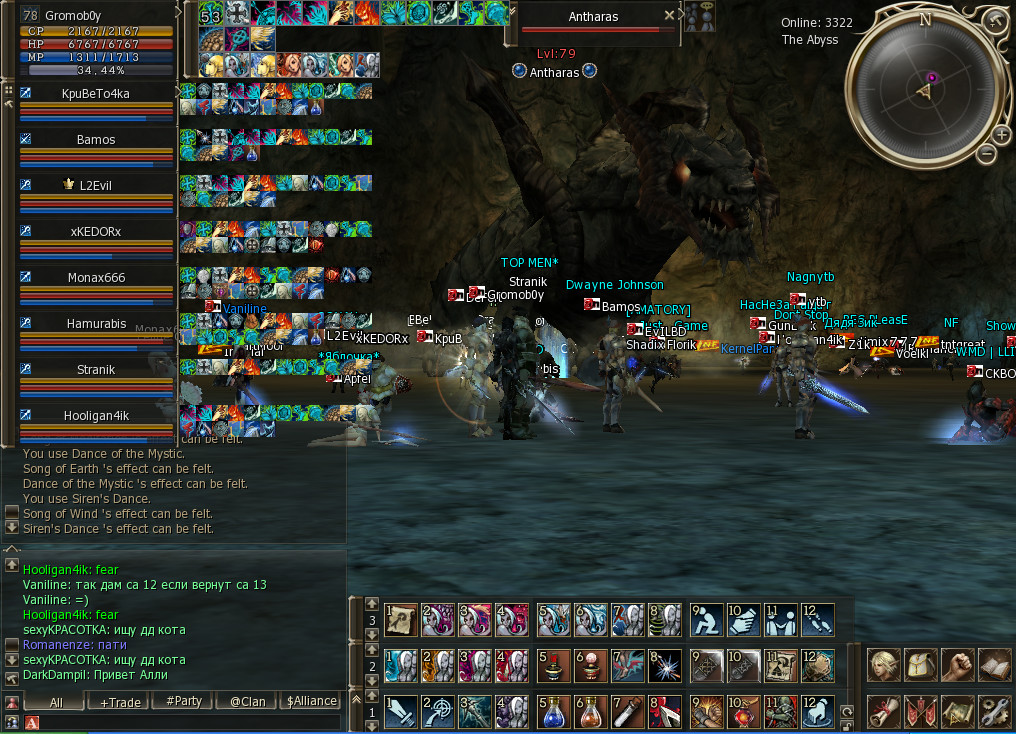1016x734 pixels.
Task: Zoom in the radar minimap
Action: pyautogui.click(x=1001, y=135)
